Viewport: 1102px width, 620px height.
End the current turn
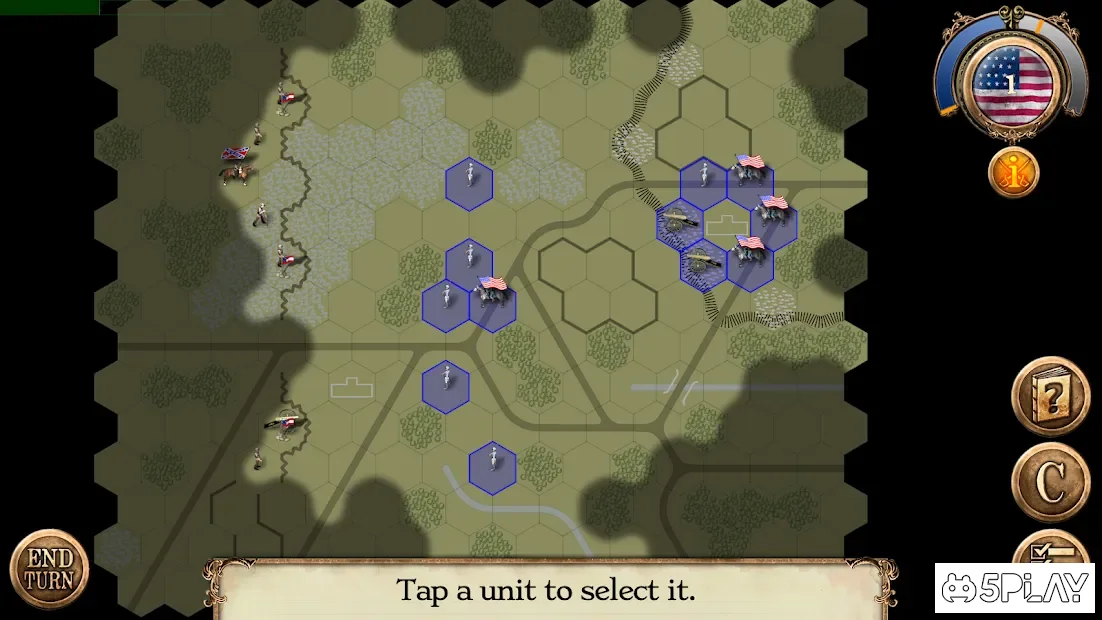pos(49,569)
